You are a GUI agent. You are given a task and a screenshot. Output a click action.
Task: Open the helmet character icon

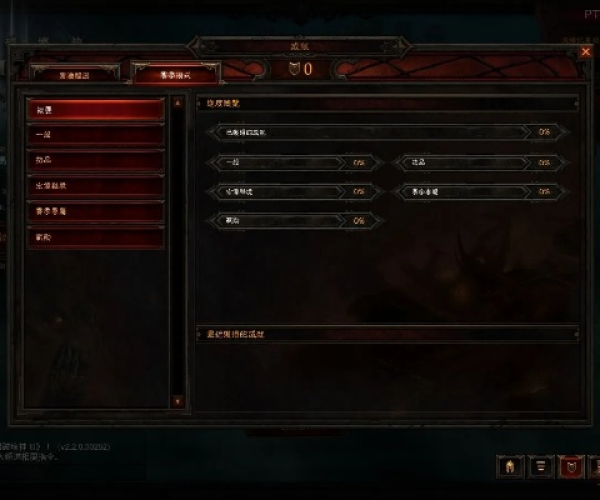tap(510, 467)
